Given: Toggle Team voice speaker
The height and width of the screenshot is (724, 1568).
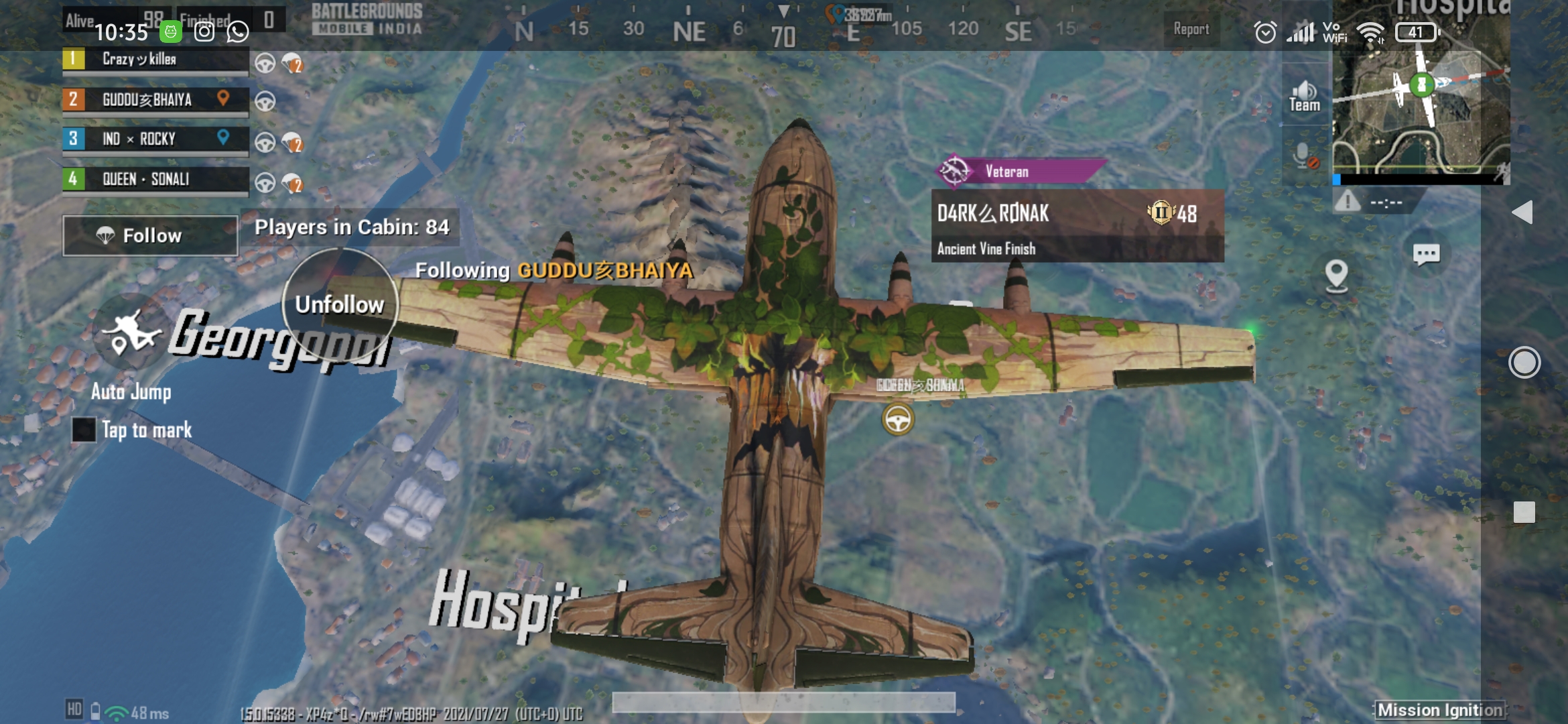Looking at the screenshot, I should coord(1304,97).
